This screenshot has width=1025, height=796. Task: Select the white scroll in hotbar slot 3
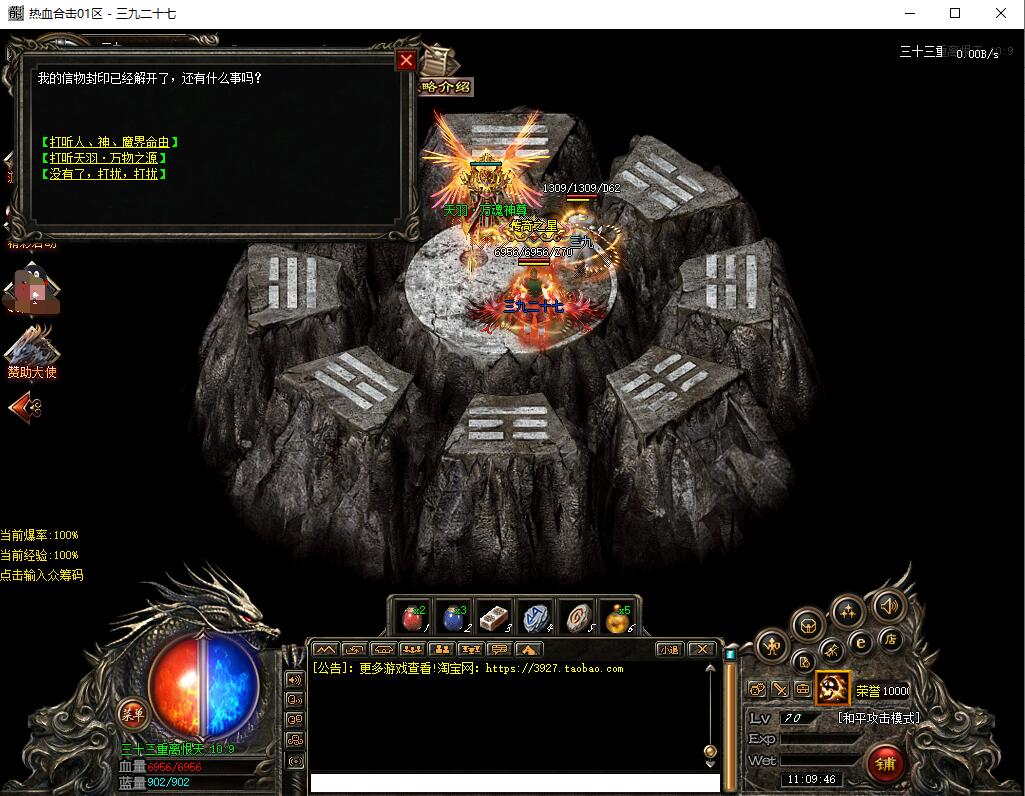(x=495, y=617)
